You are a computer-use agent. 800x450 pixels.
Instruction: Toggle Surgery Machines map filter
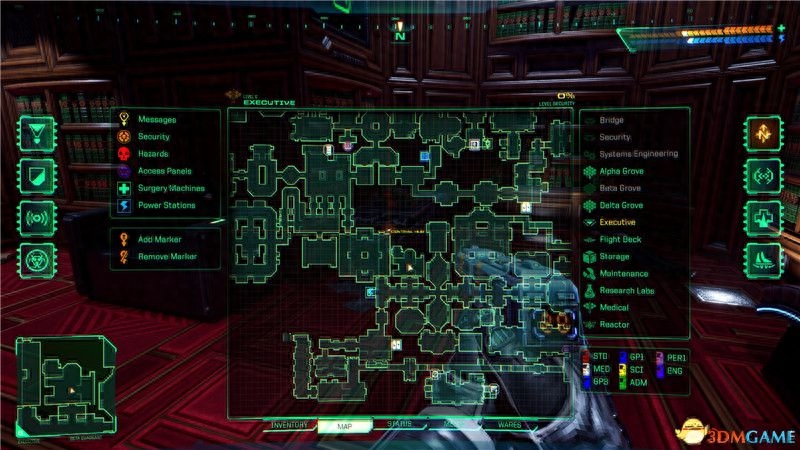pyautogui.click(x=172, y=189)
